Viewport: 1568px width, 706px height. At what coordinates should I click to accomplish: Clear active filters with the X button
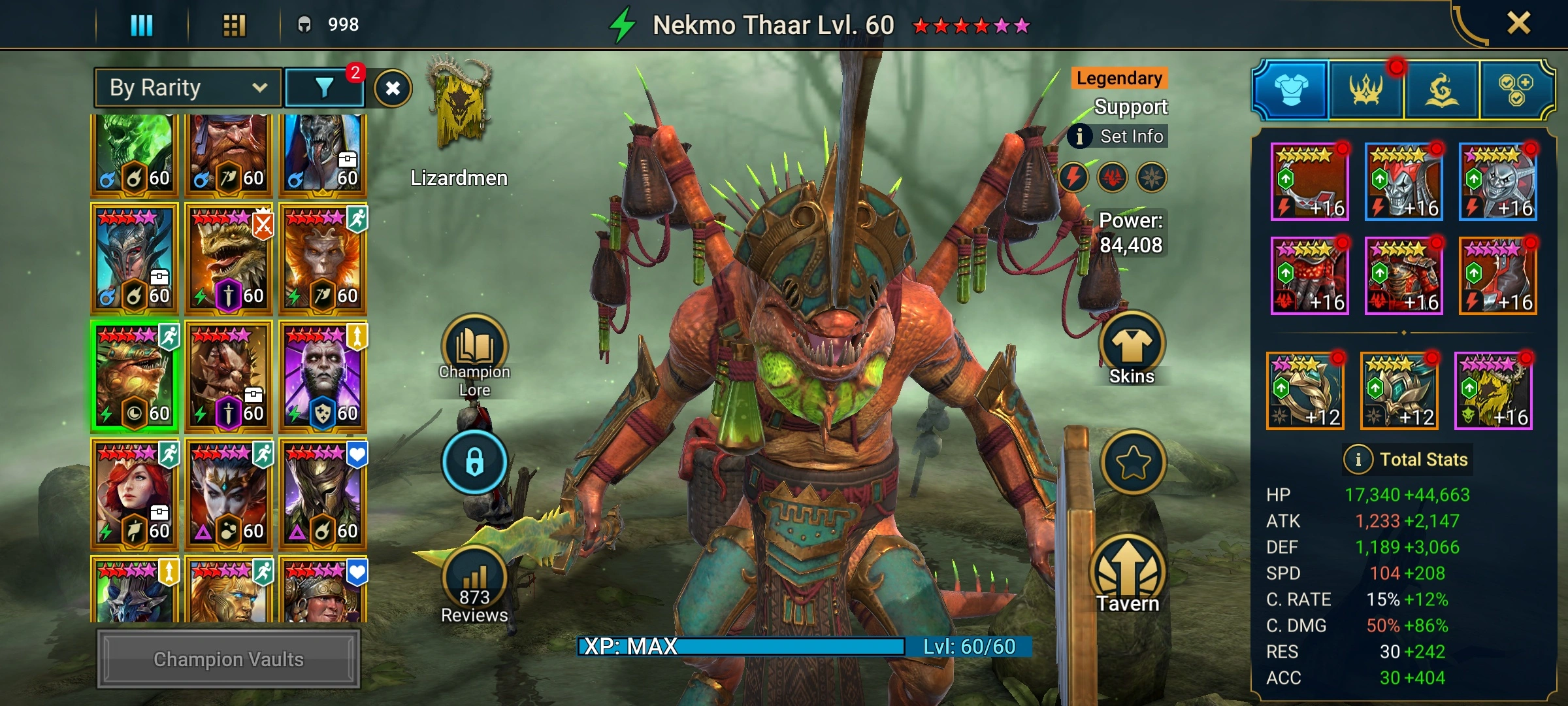point(393,88)
